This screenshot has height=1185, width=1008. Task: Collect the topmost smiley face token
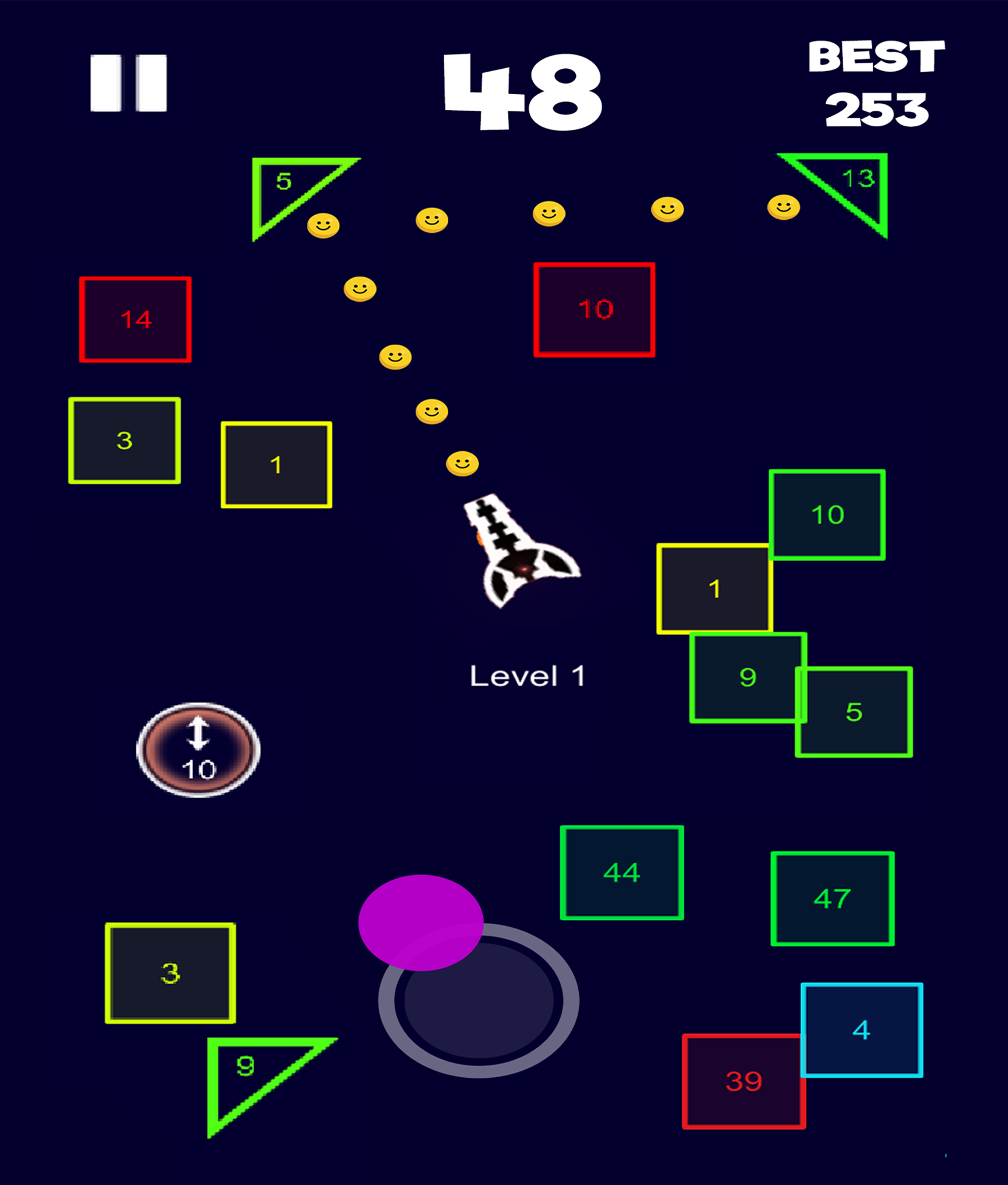click(x=782, y=206)
